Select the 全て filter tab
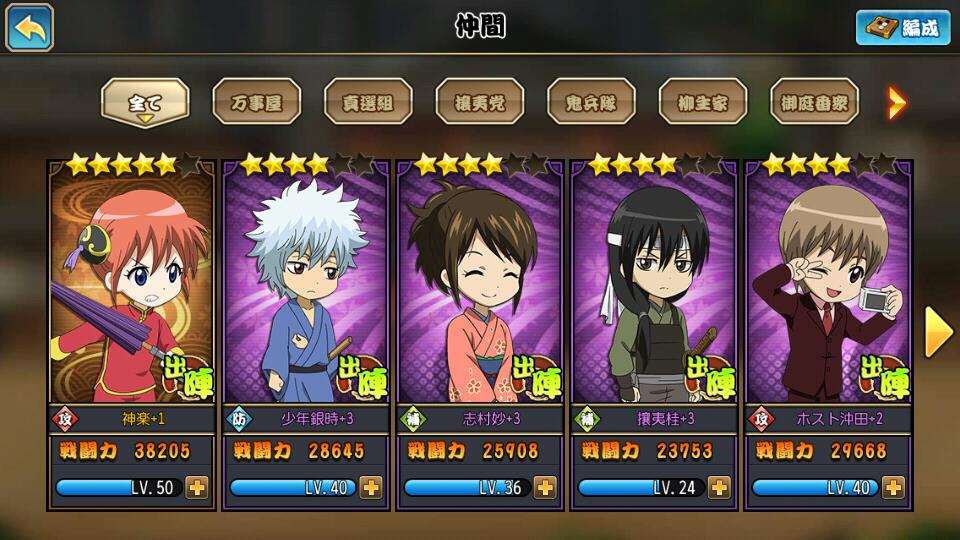The width and height of the screenshot is (960, 540). [x=145, y=103]
